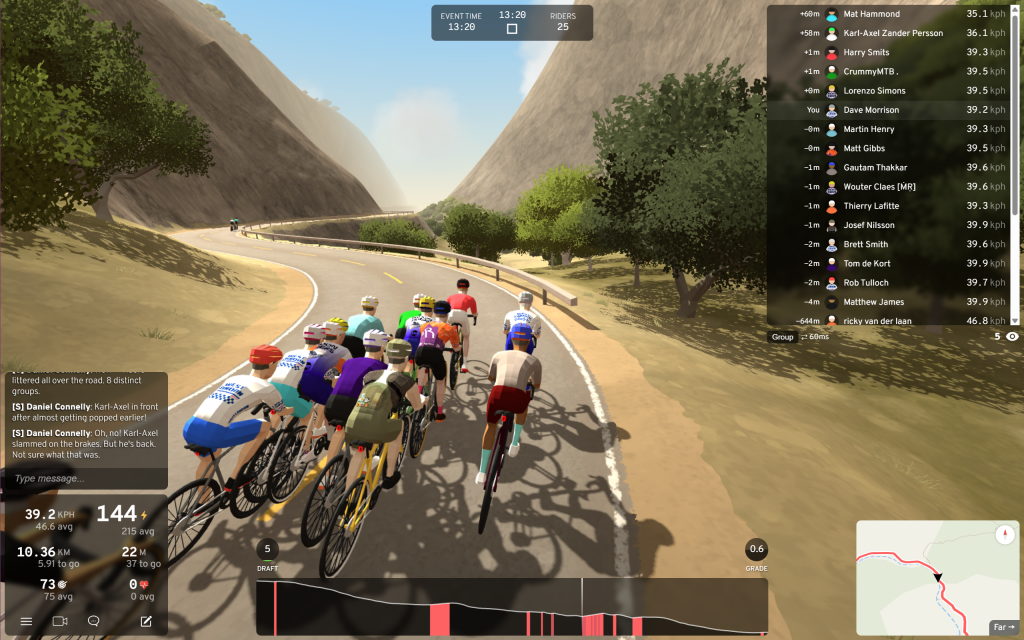Open the chat speech bubble icon
The image size is (1024, 640).
[93, 621]
